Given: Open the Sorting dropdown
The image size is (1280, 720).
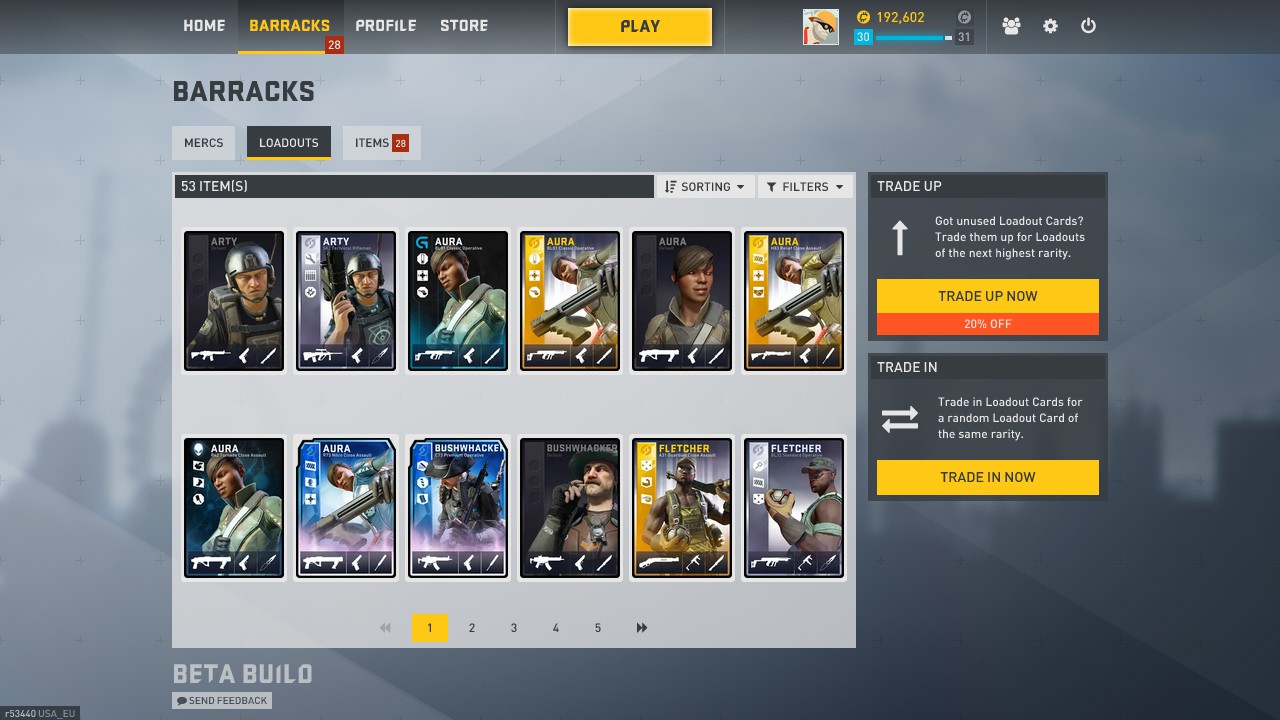Looking at the screenshot, I should tap(705, 187).
